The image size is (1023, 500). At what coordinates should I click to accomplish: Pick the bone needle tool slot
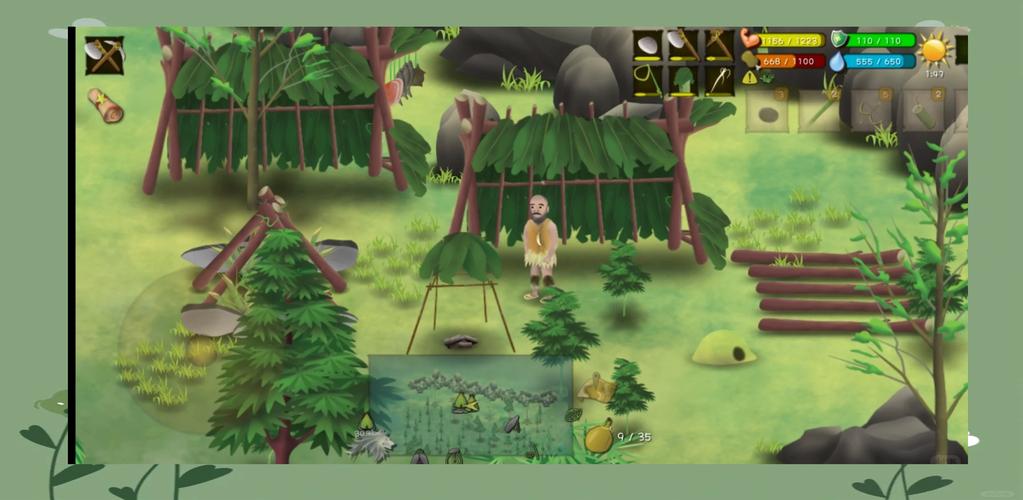point(719,80)
